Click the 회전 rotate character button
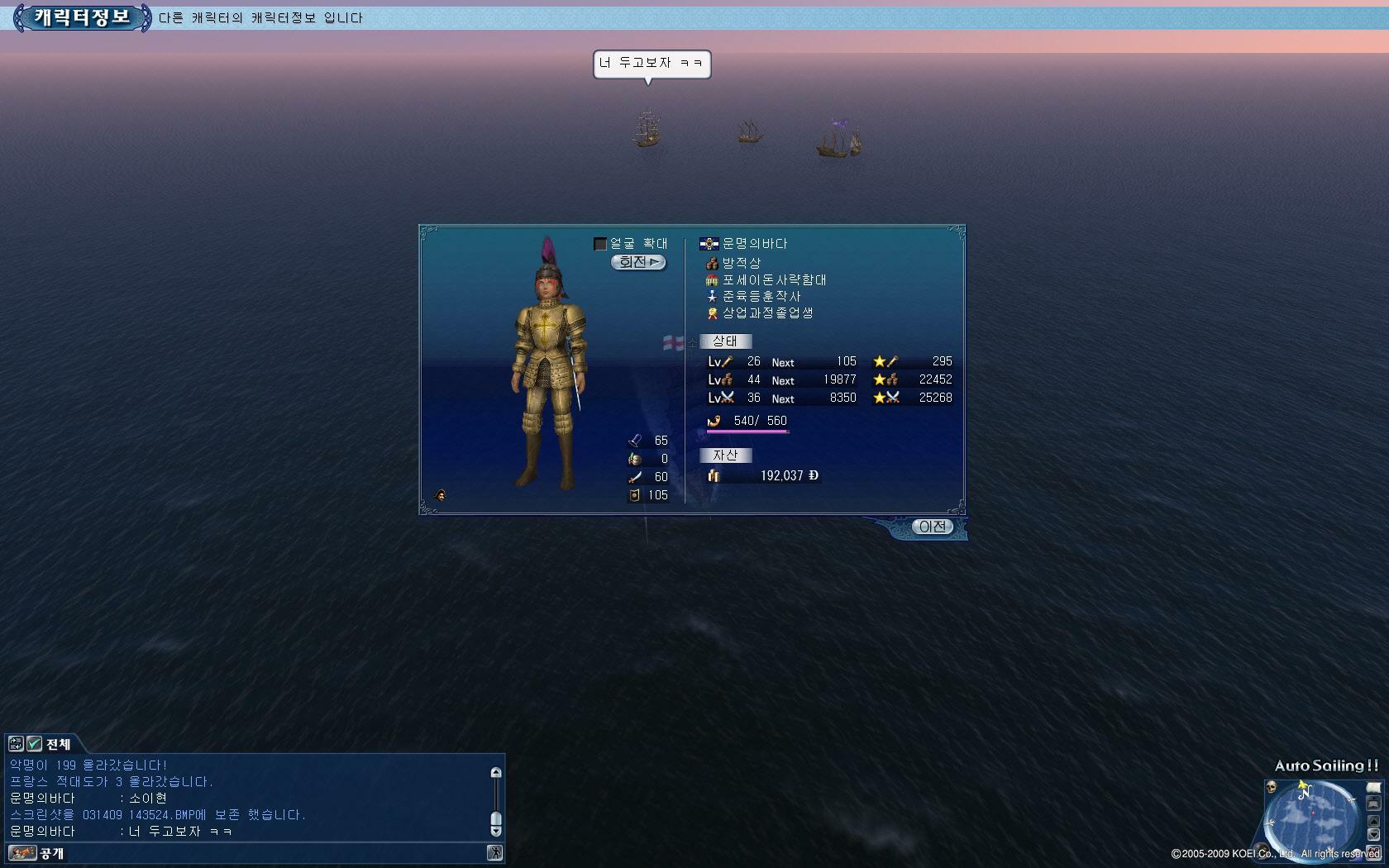Image resolution: width=1389 pixels, height=868 pixels. [638, 262]
